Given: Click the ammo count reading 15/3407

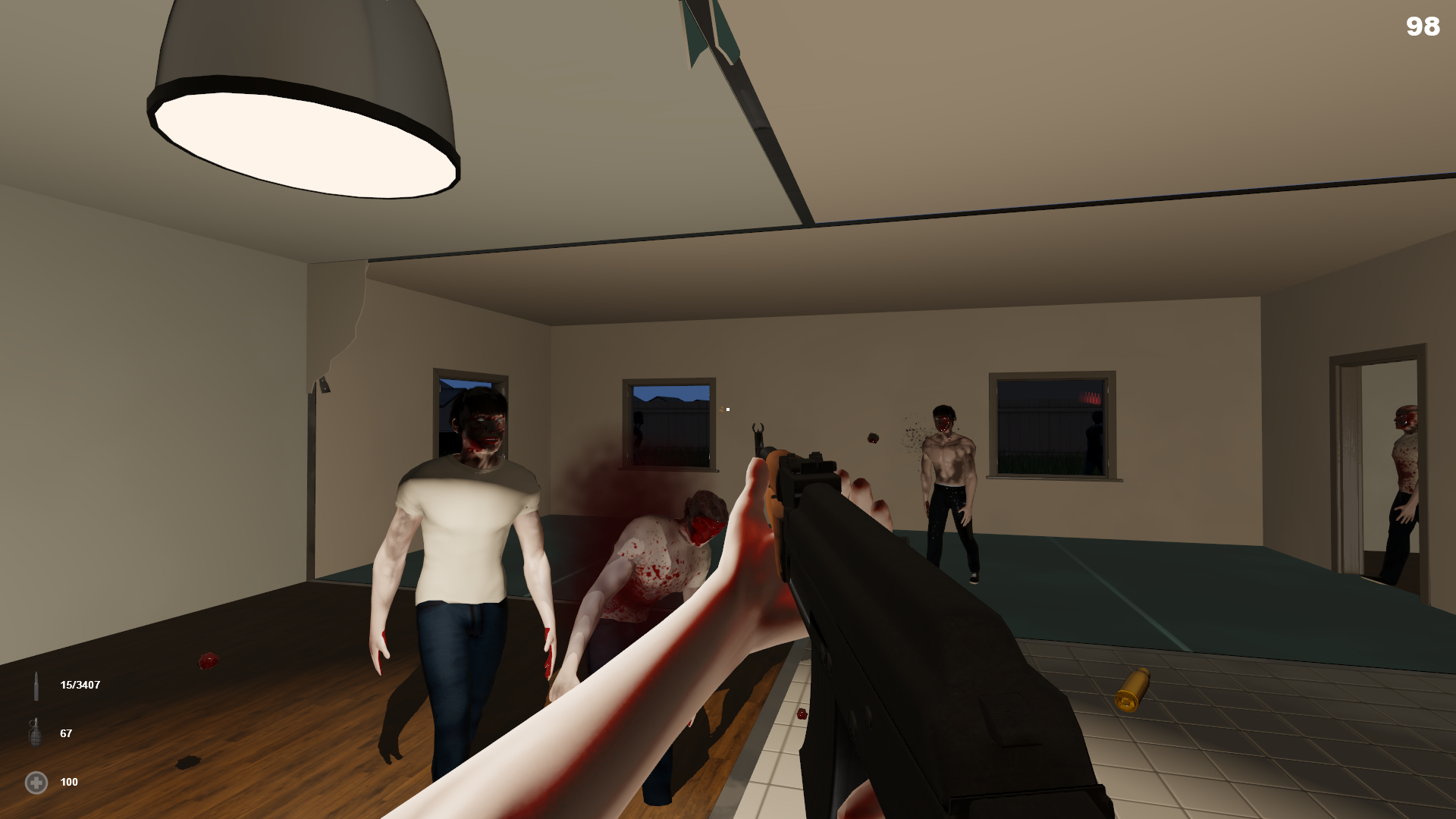Looking at the screenshot, I should (x=79, y=685).
